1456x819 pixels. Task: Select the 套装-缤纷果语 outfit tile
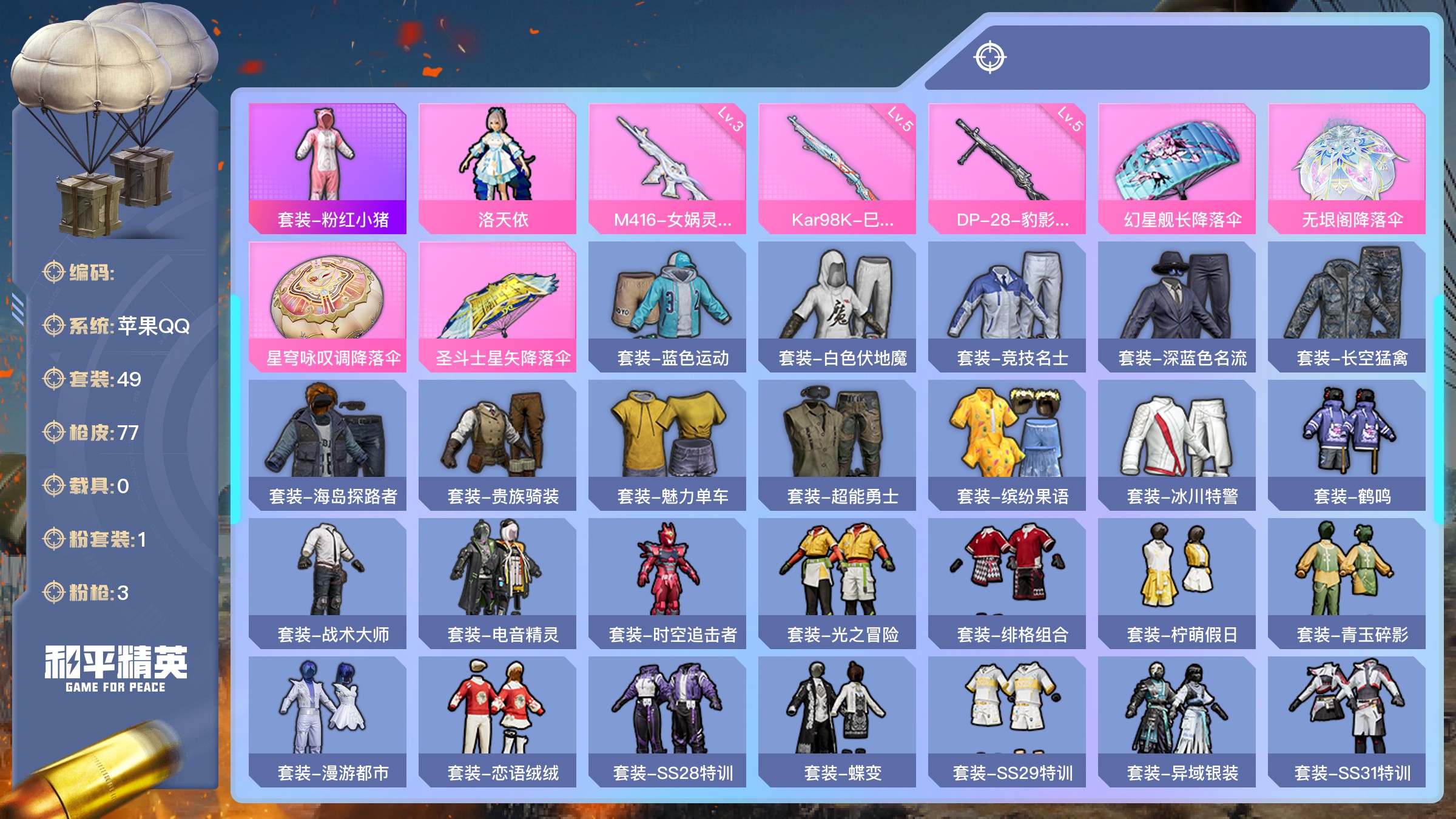pos(1007,445)
